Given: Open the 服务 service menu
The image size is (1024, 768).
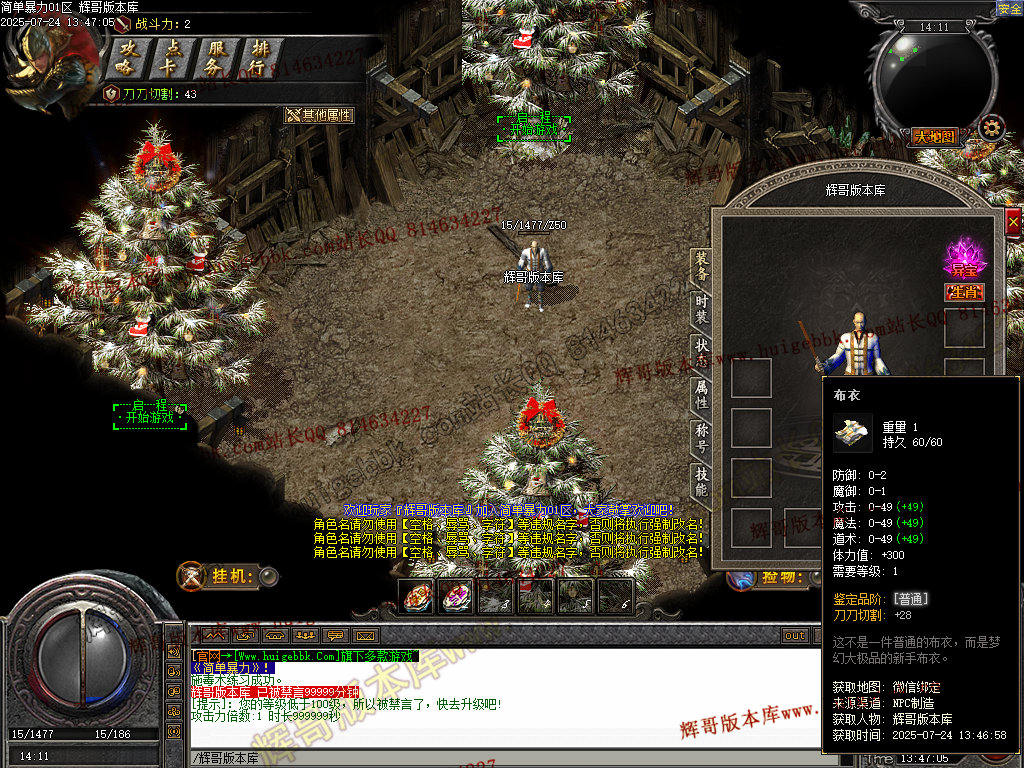Looking at the screenshot, I should pyautogui.click(x=215, y=58).
